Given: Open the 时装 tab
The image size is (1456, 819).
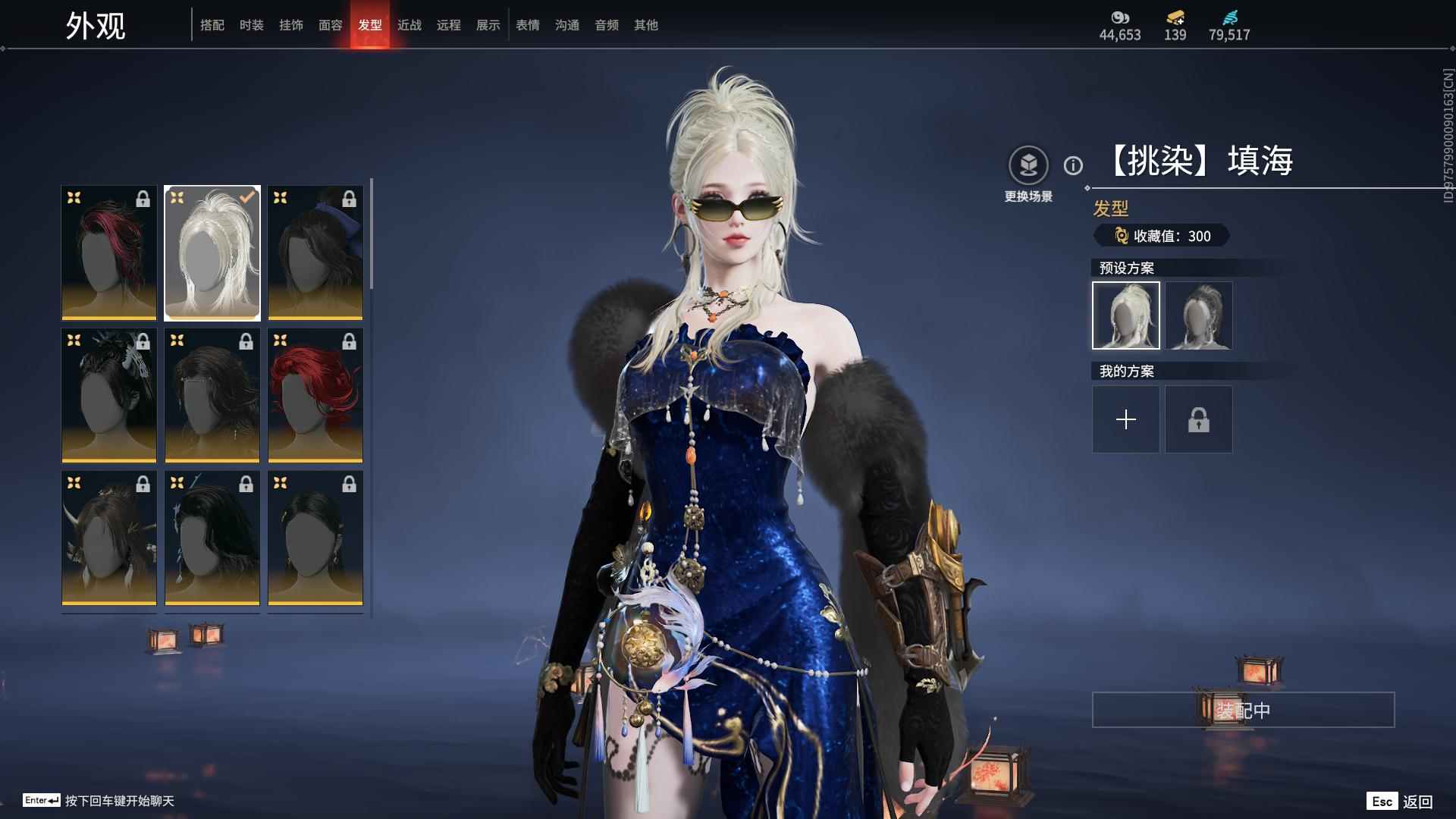Looking at the screenshot, I should [x=252, y=25].
